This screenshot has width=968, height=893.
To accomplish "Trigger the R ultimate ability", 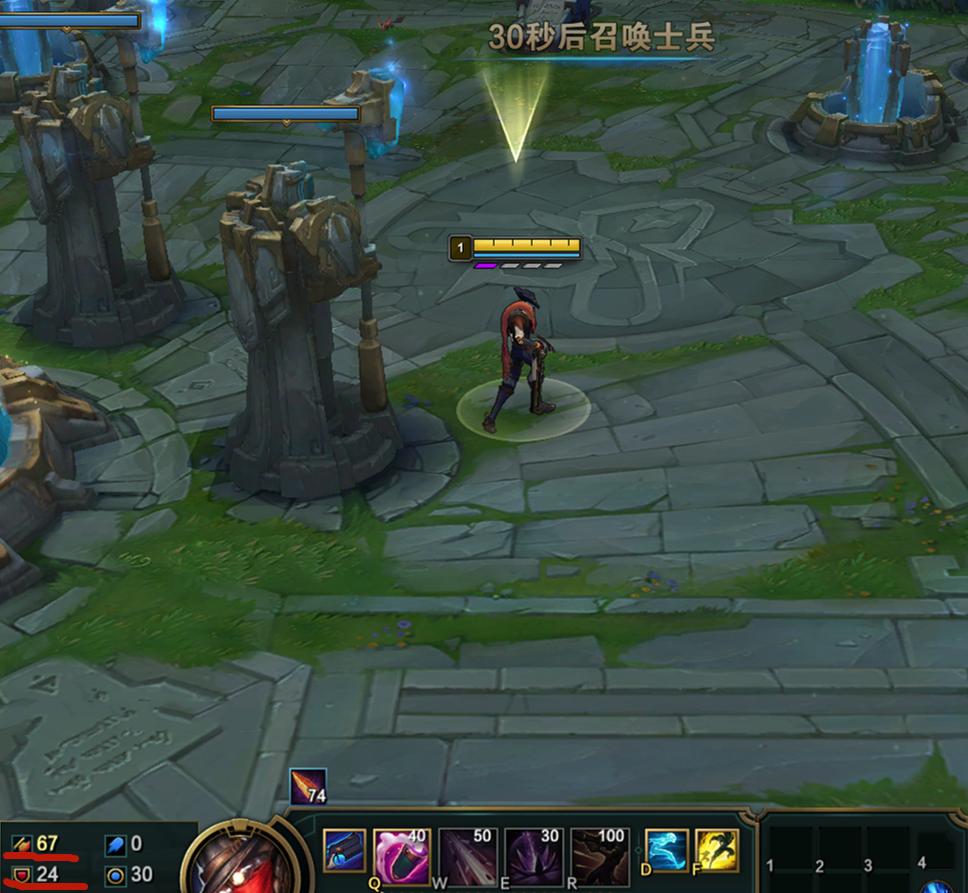I will 600,853.
